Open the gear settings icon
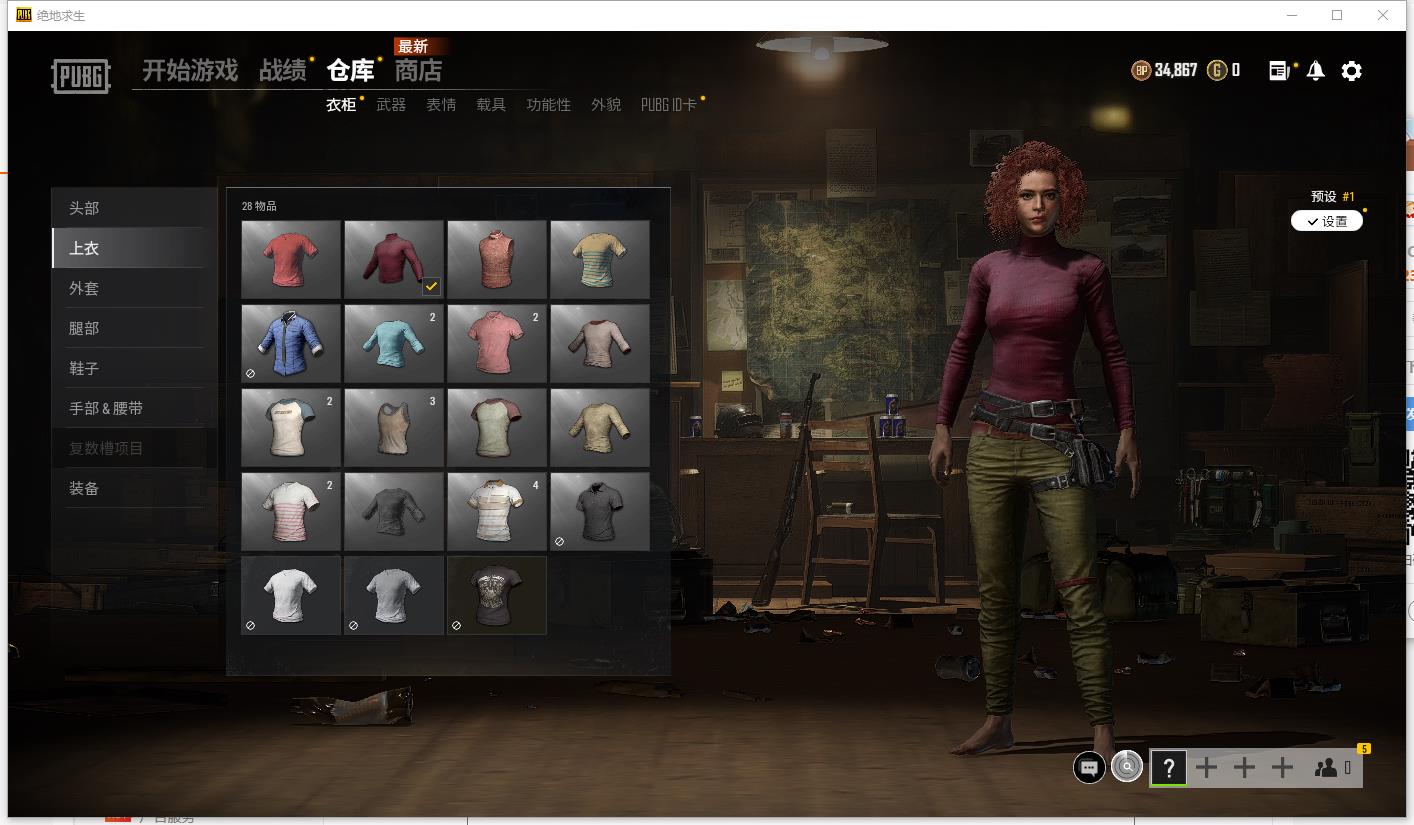This screenshot has height=825, width=1414. (x=1351, y=71)
